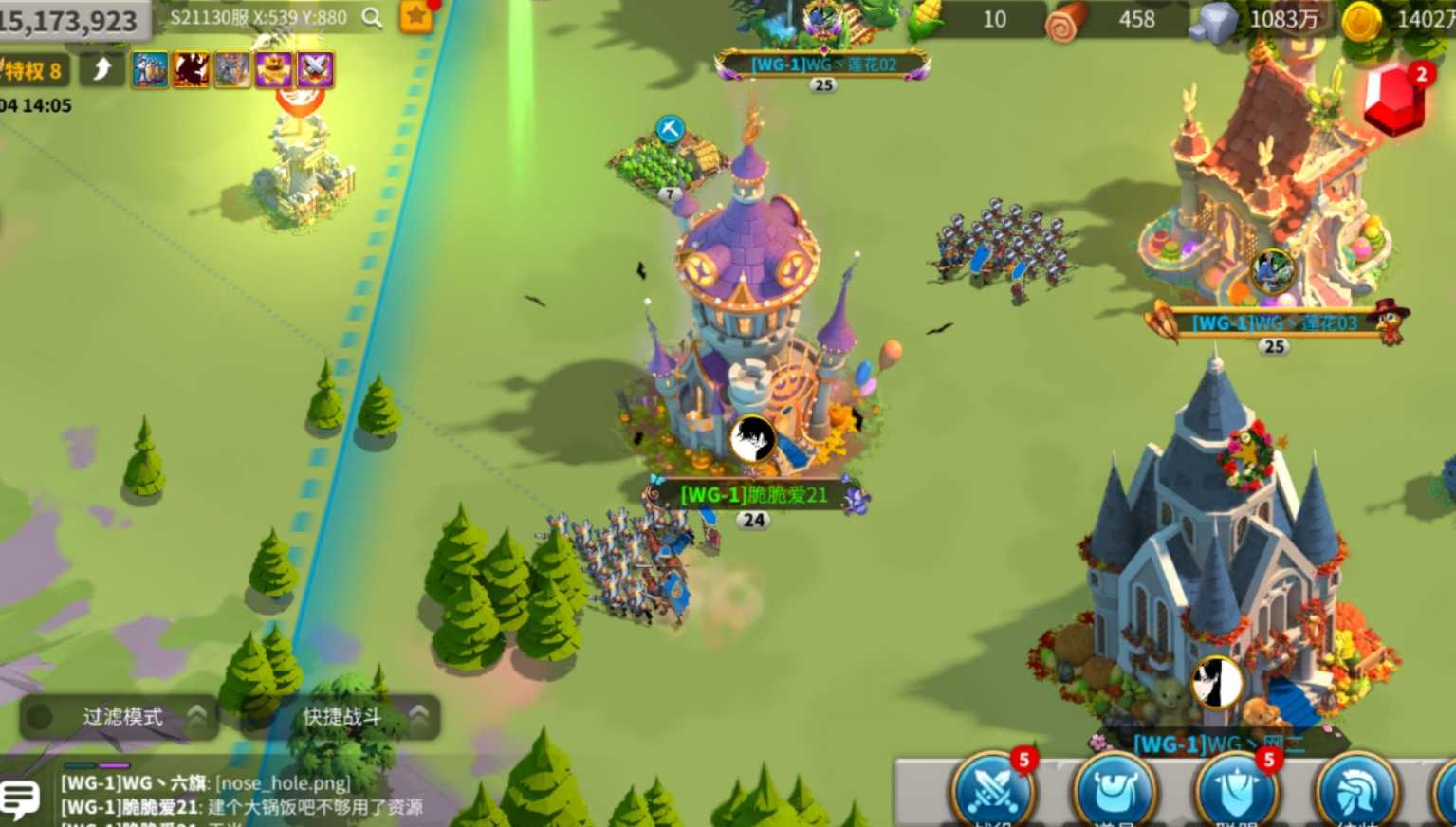Screen dimensions: 1456x827
Task: Open the alliance chat message line
Action: click(242, 807)
